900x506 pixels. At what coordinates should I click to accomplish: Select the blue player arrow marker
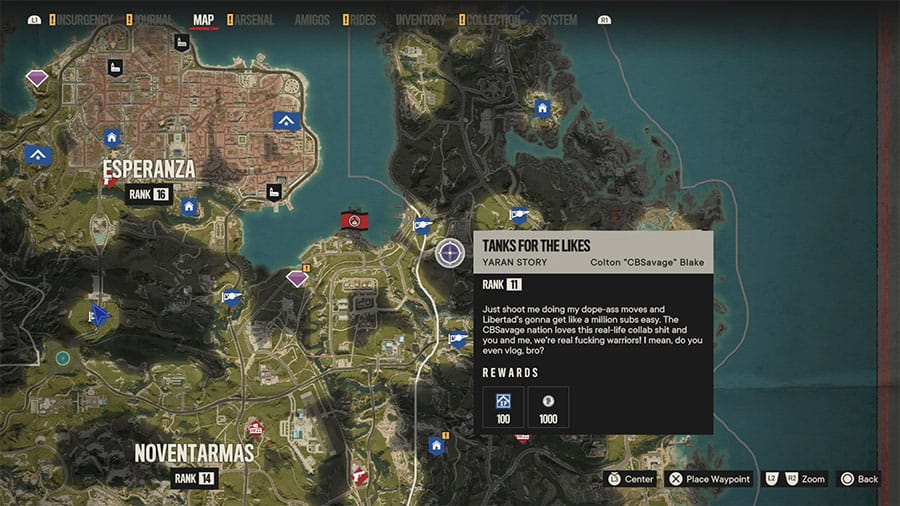pos(99,315)
